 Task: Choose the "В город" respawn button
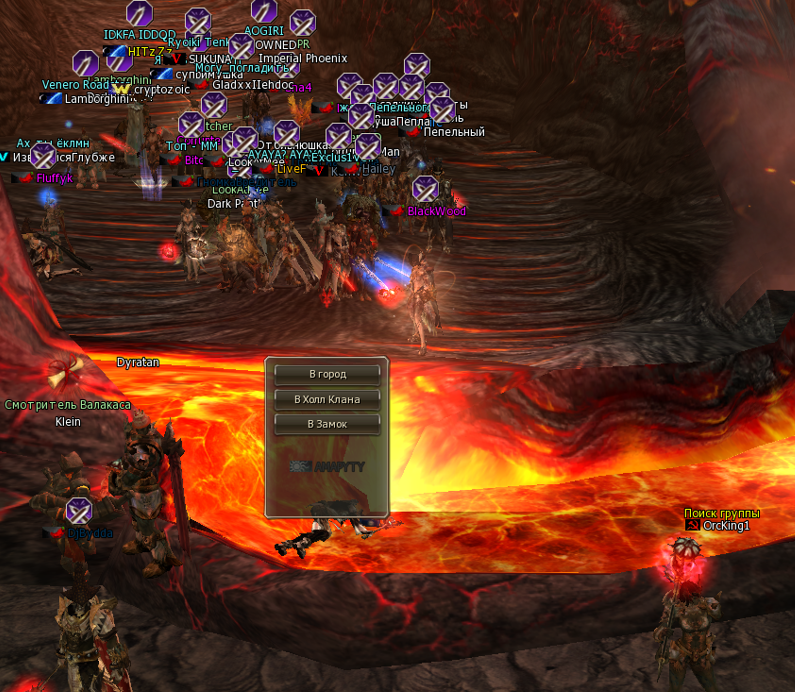coord(327,374)
